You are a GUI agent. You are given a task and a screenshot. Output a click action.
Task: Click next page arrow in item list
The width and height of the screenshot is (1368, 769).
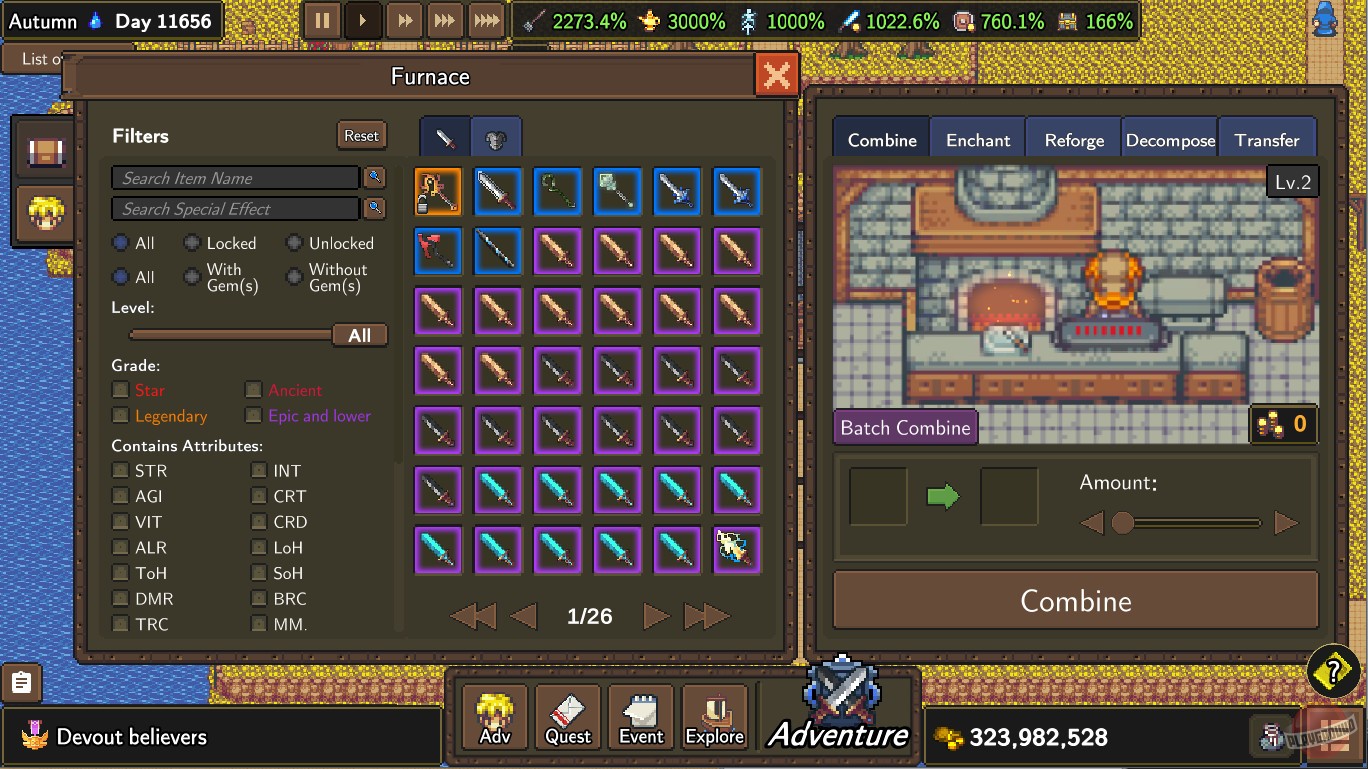[x=656, y=616]
